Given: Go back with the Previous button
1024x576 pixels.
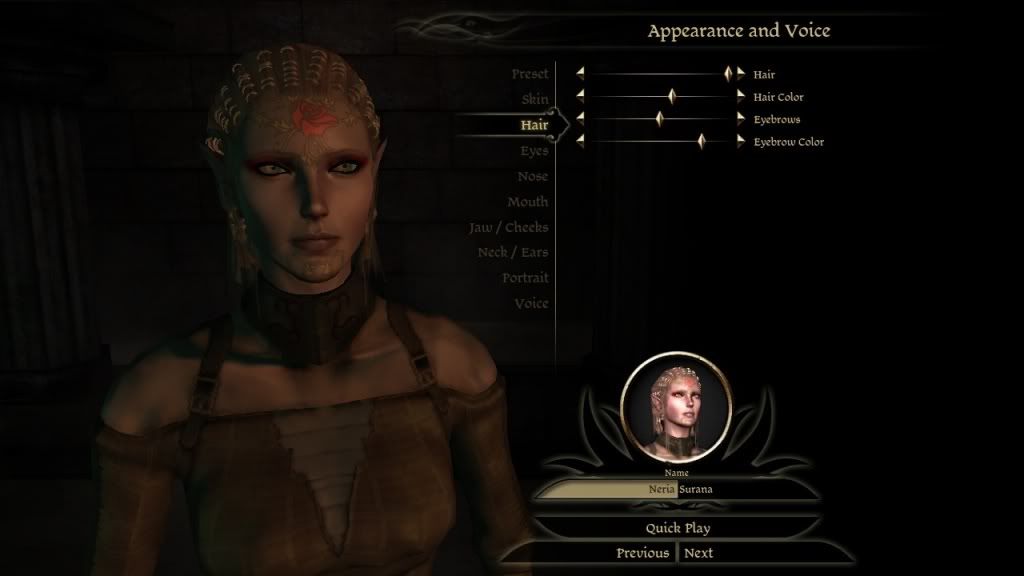Looking at the screenshot, I should coord(642,553).
